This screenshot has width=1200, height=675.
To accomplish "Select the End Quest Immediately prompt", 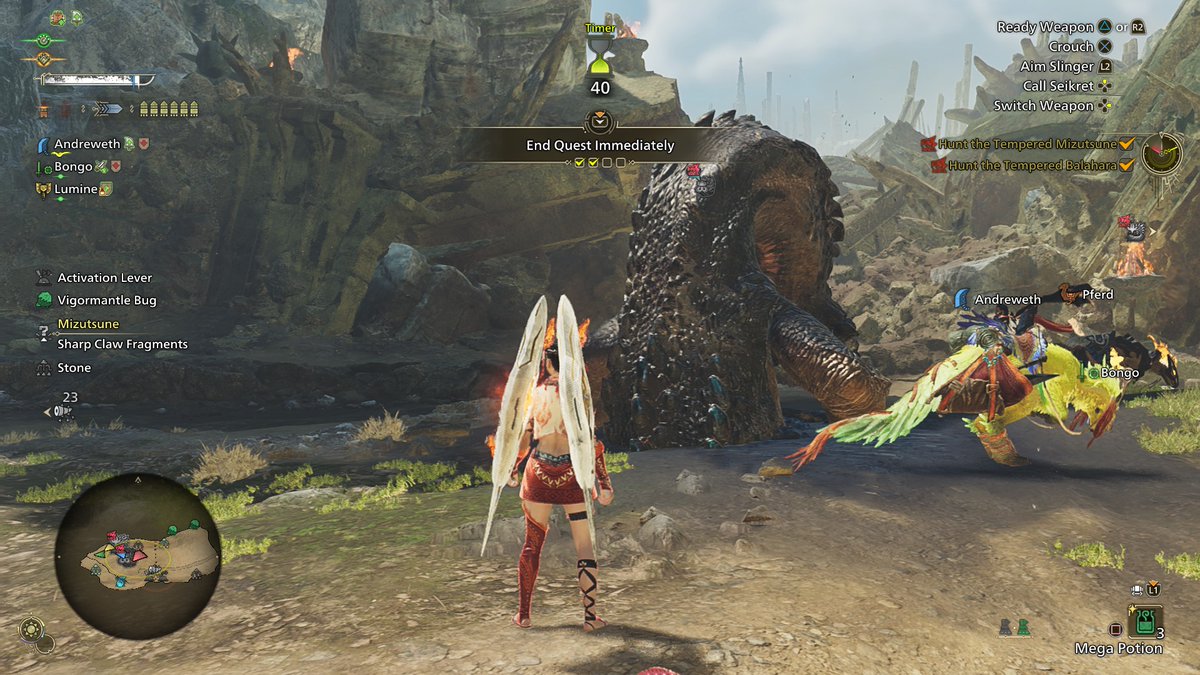I will point(600,145).
